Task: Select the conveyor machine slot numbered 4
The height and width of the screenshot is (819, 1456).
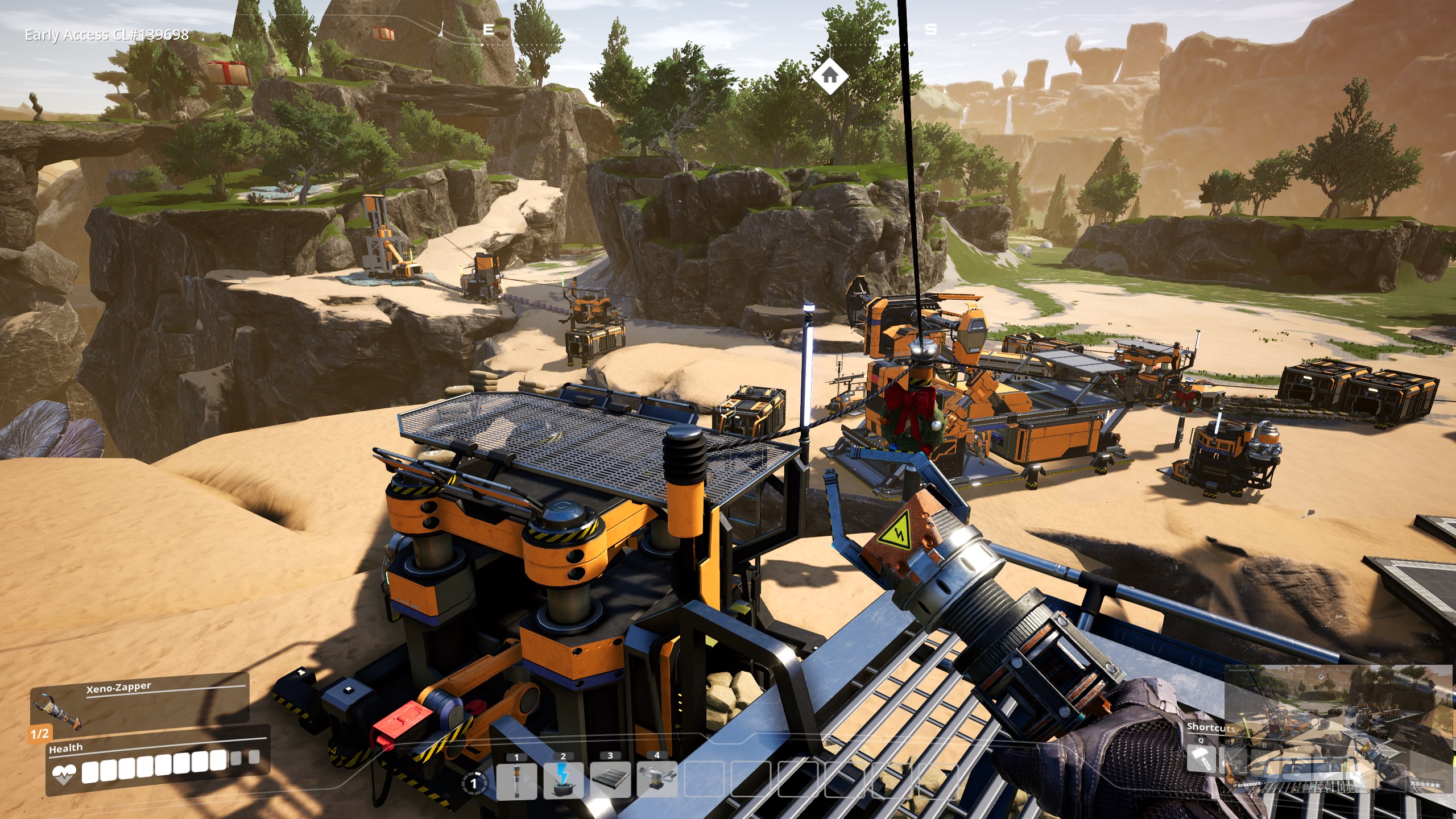Action: click(657, 780)
